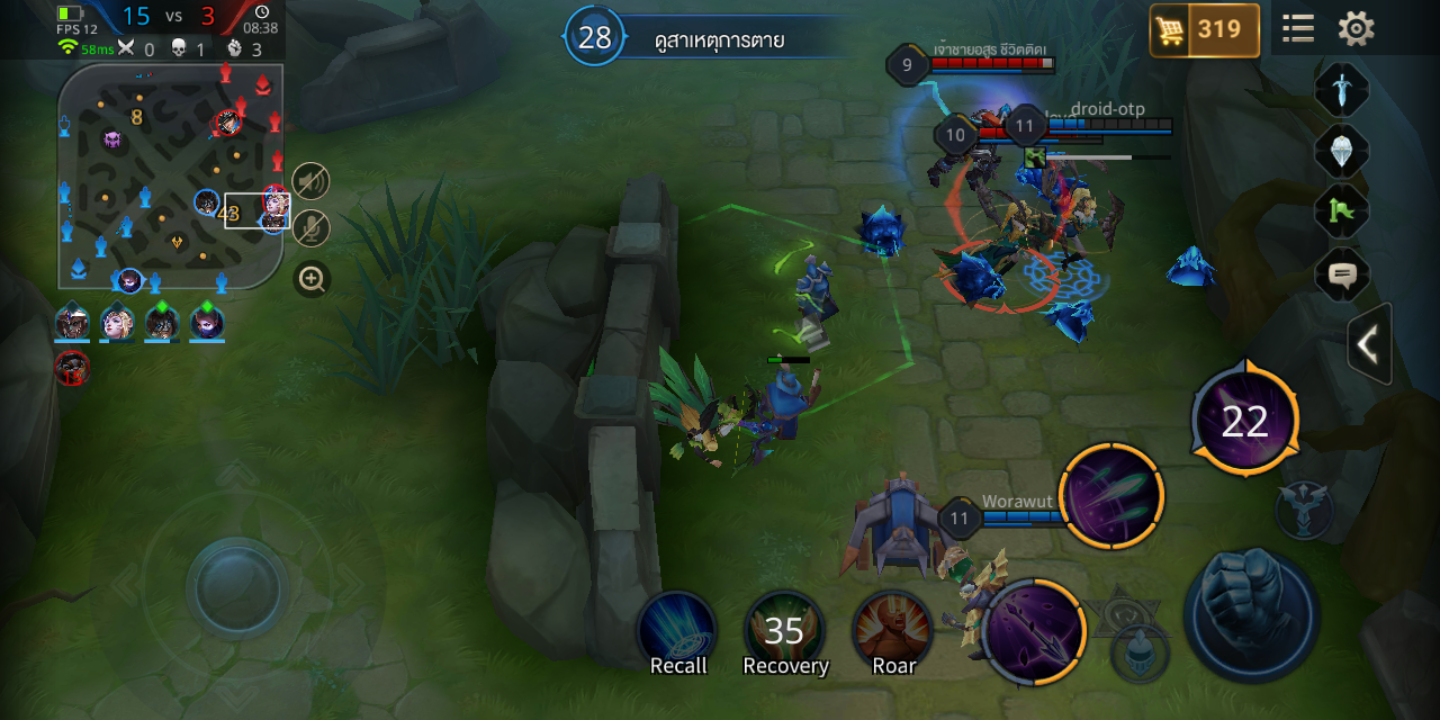The image size is (1440, 720).
Task: Toggle the muted speaker icon
Action: pyautogui.click(x=311, y=181)
